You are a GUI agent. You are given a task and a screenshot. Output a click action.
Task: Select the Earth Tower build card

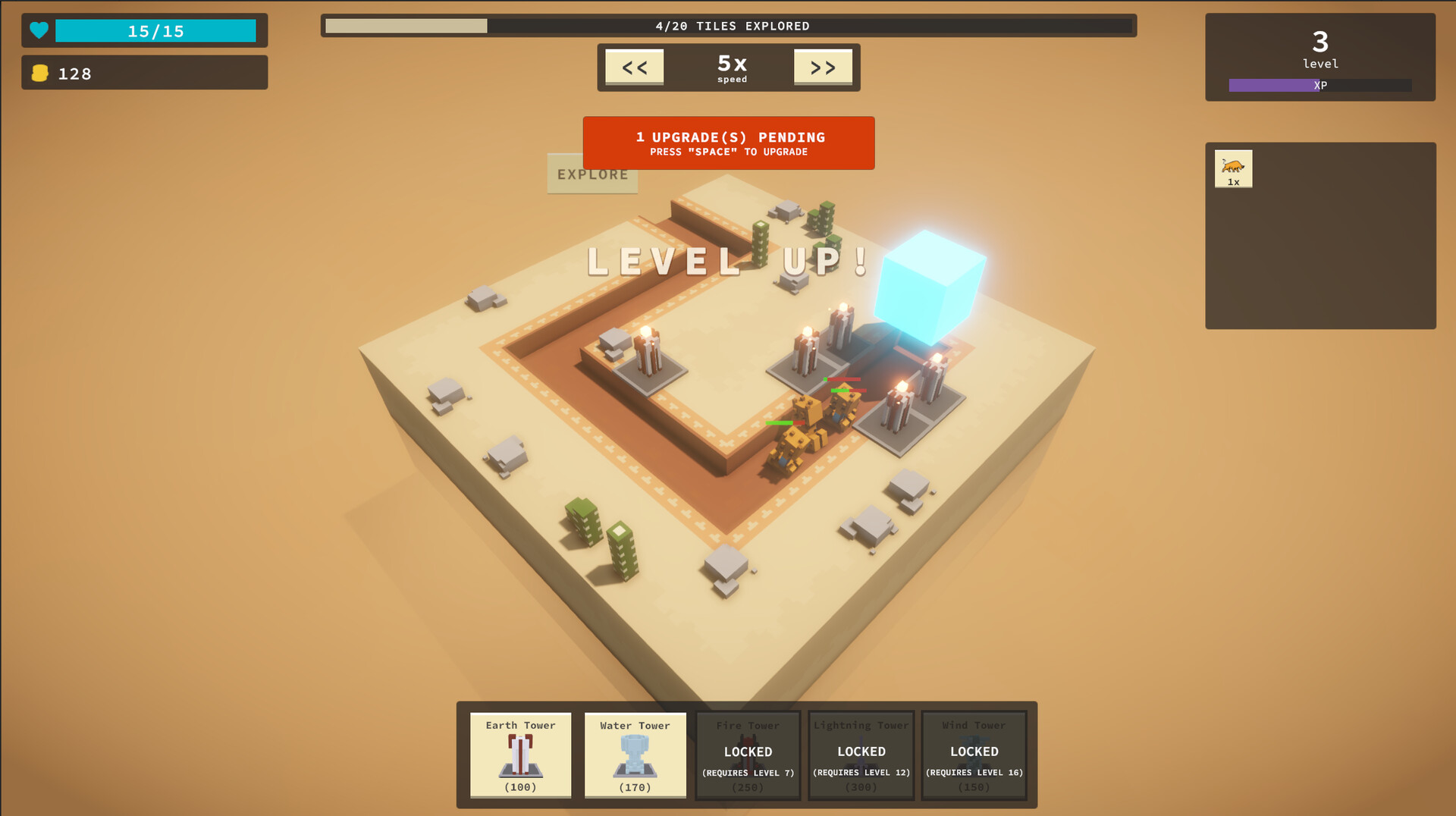point(520,755)
